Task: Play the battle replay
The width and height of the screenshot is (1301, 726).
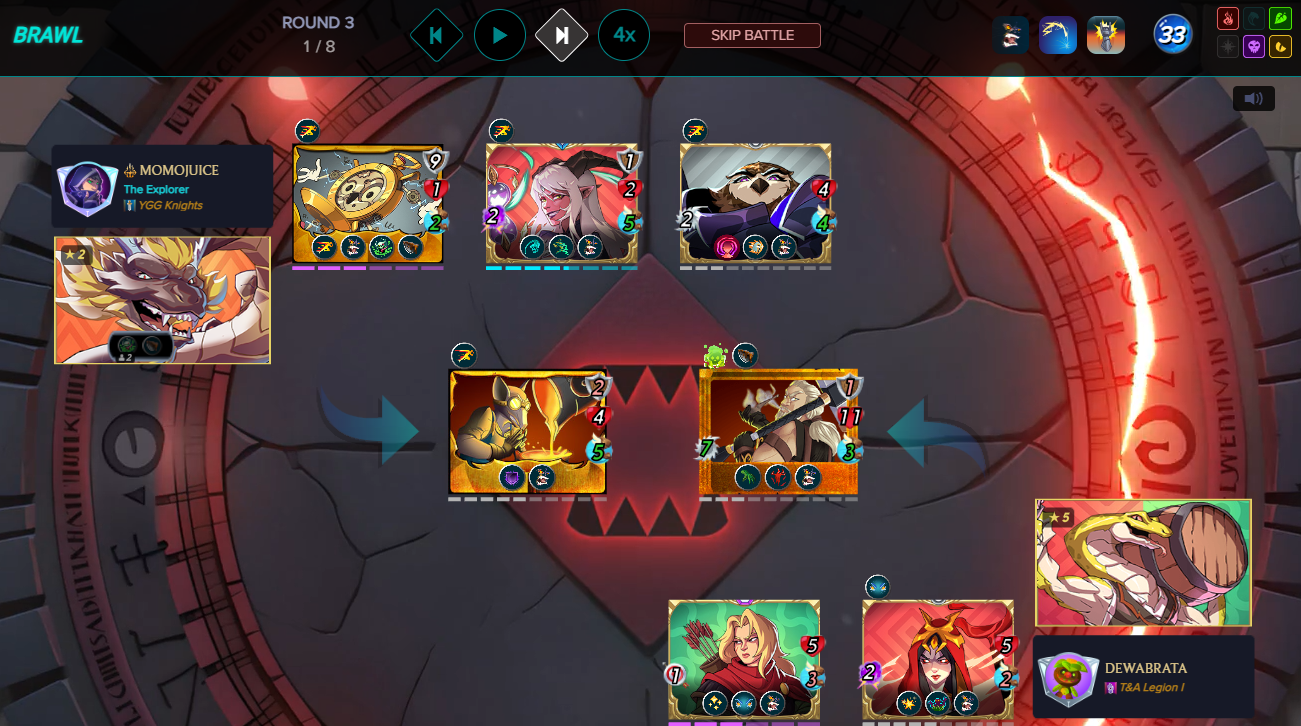Action: coord(500,35)
